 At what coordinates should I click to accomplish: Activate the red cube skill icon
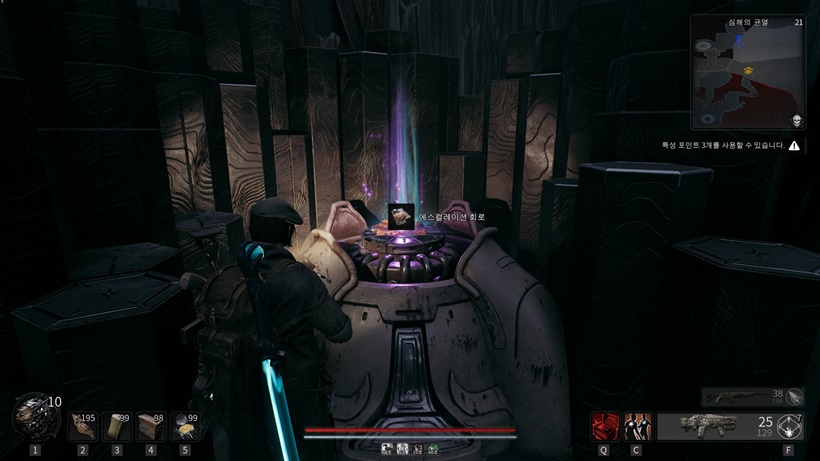604,427
